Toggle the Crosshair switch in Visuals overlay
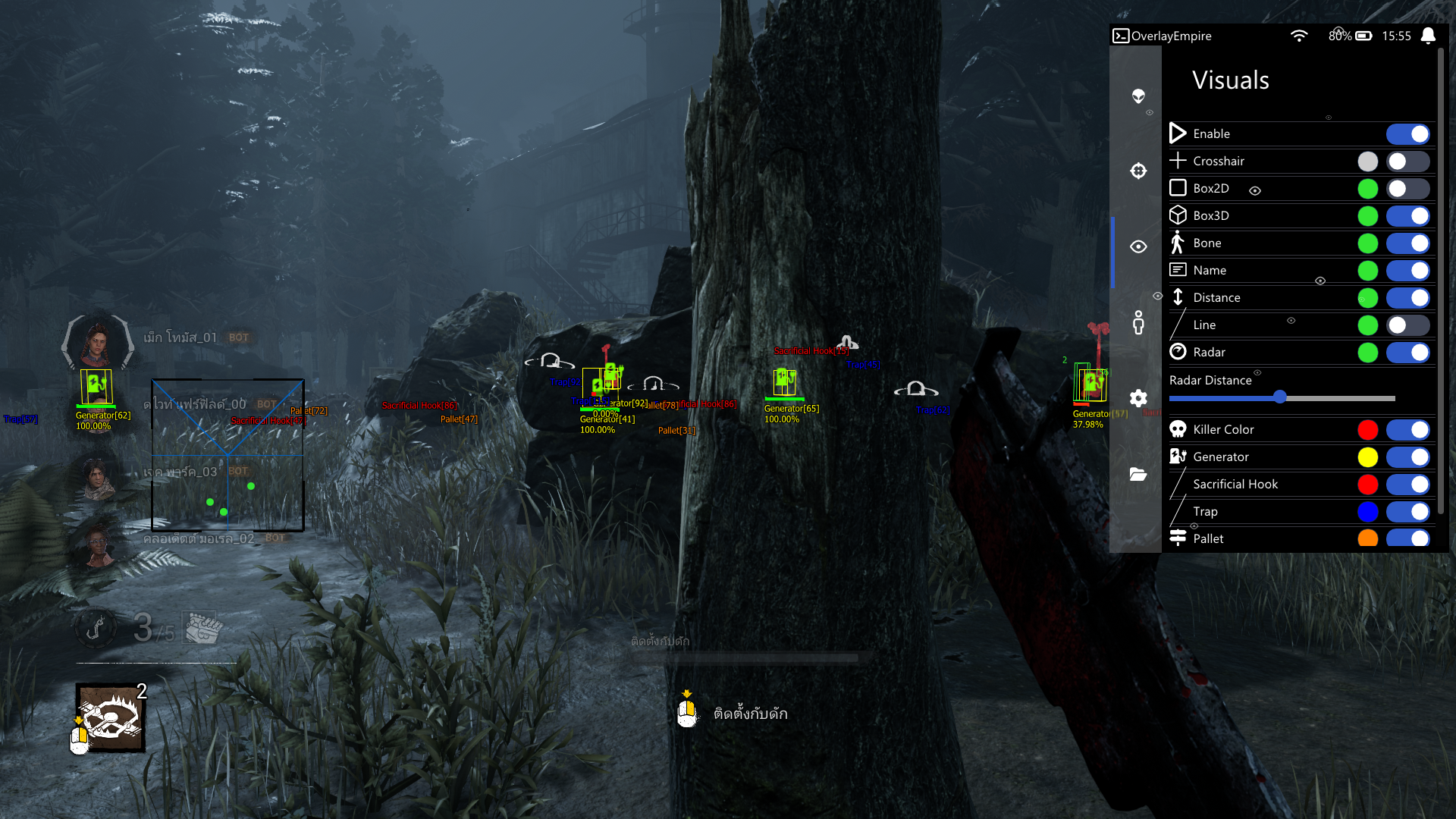 coord(1407,162)
